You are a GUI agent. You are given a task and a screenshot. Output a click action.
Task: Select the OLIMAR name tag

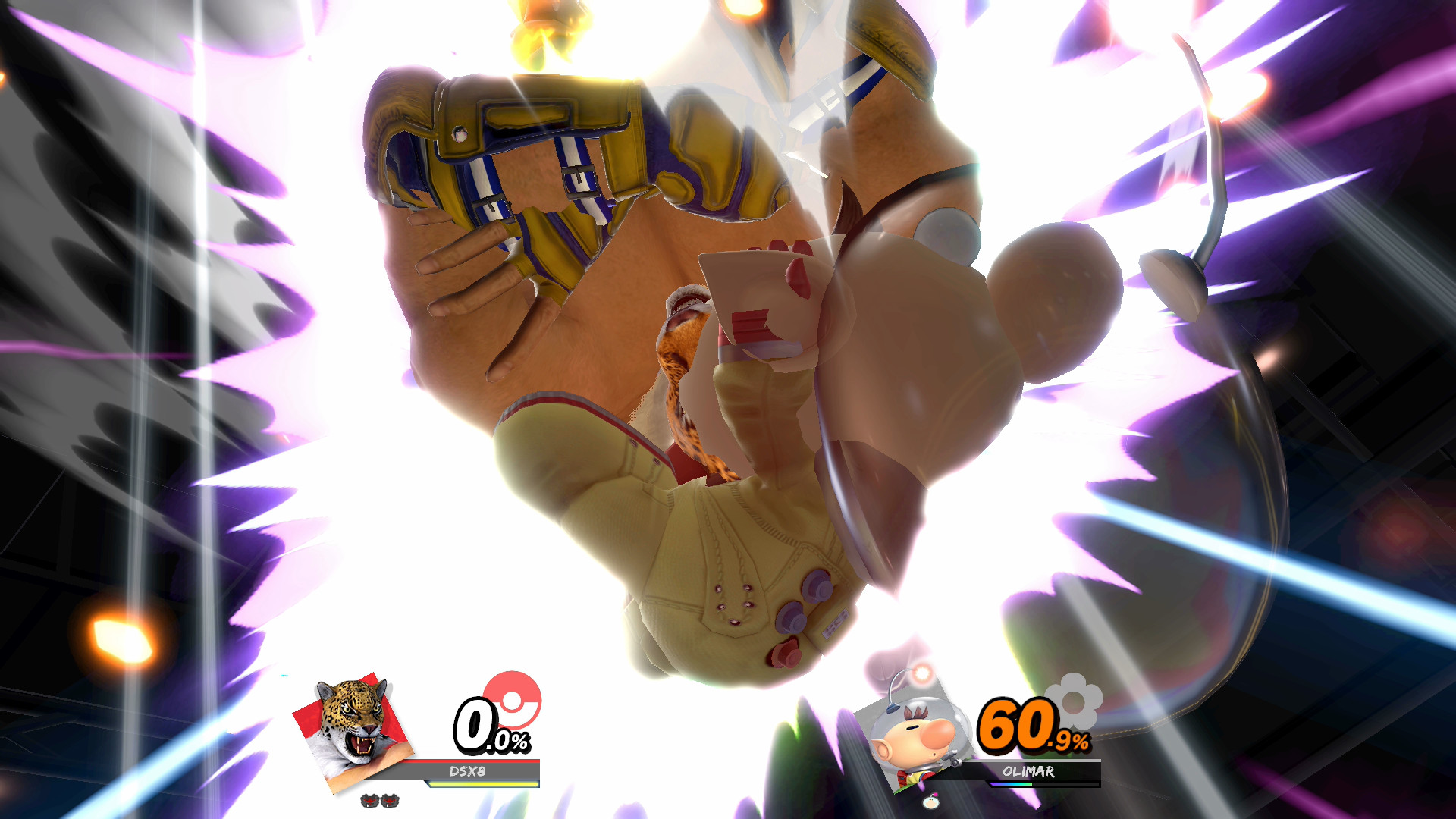click(1029, 772)
